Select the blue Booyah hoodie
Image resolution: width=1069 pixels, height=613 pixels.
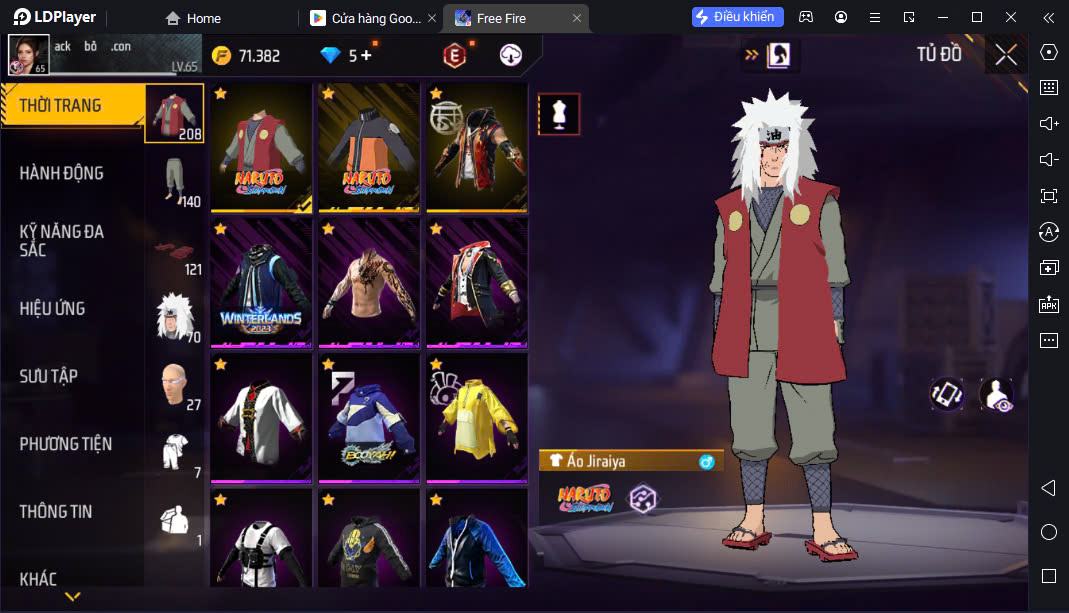(x=368, y=417)
